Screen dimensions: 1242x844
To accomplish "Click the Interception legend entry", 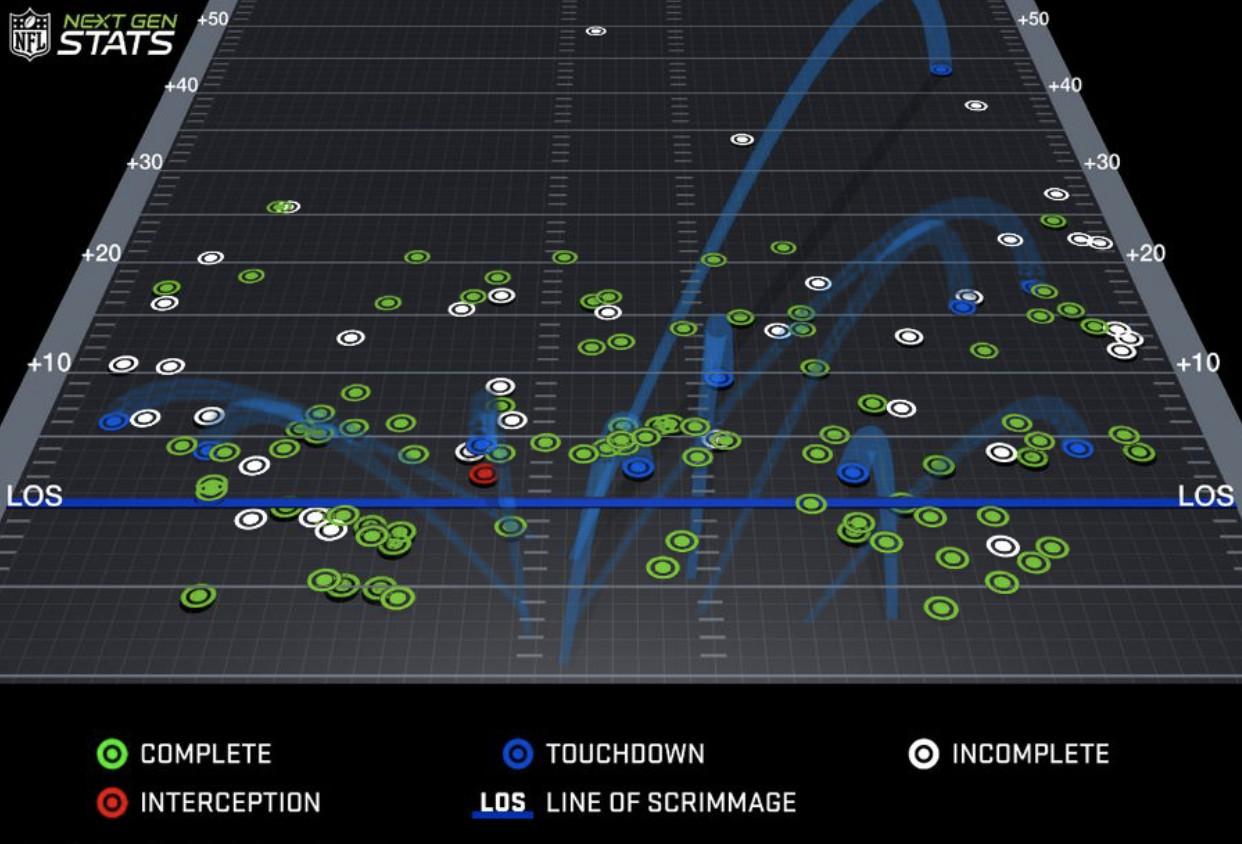I will pos(209,802).
